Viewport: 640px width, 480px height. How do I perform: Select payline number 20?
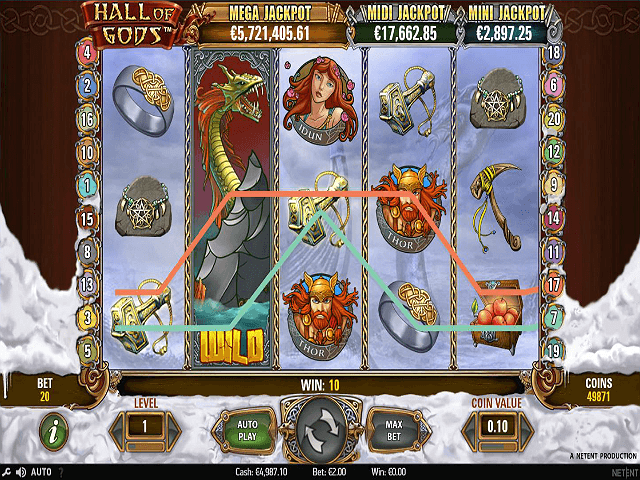coord(553,118)
